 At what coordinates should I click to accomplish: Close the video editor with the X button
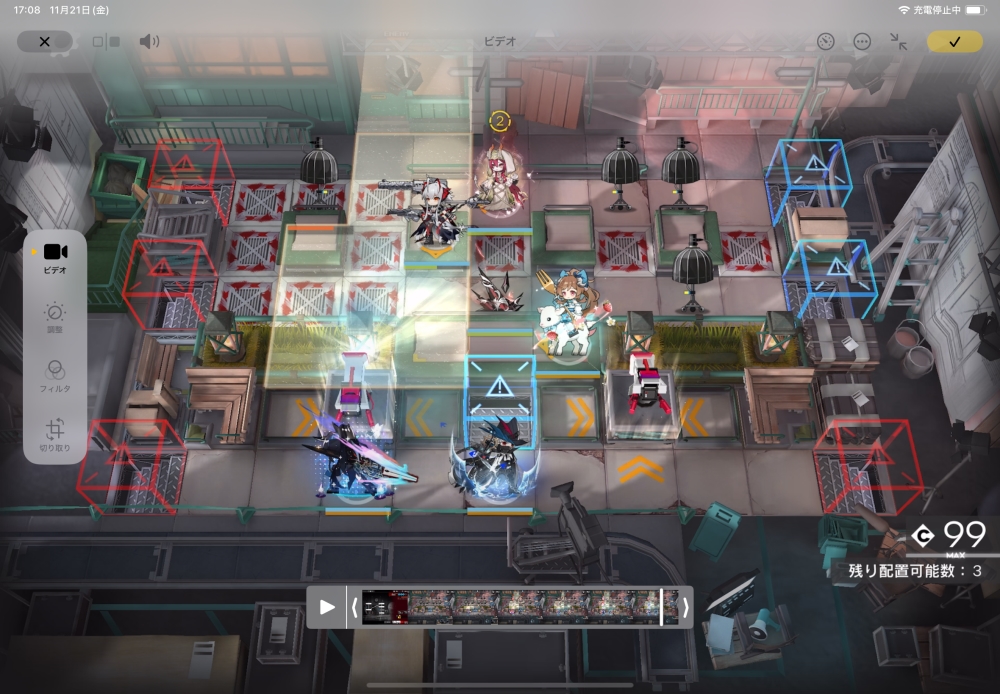coord(44,41)
